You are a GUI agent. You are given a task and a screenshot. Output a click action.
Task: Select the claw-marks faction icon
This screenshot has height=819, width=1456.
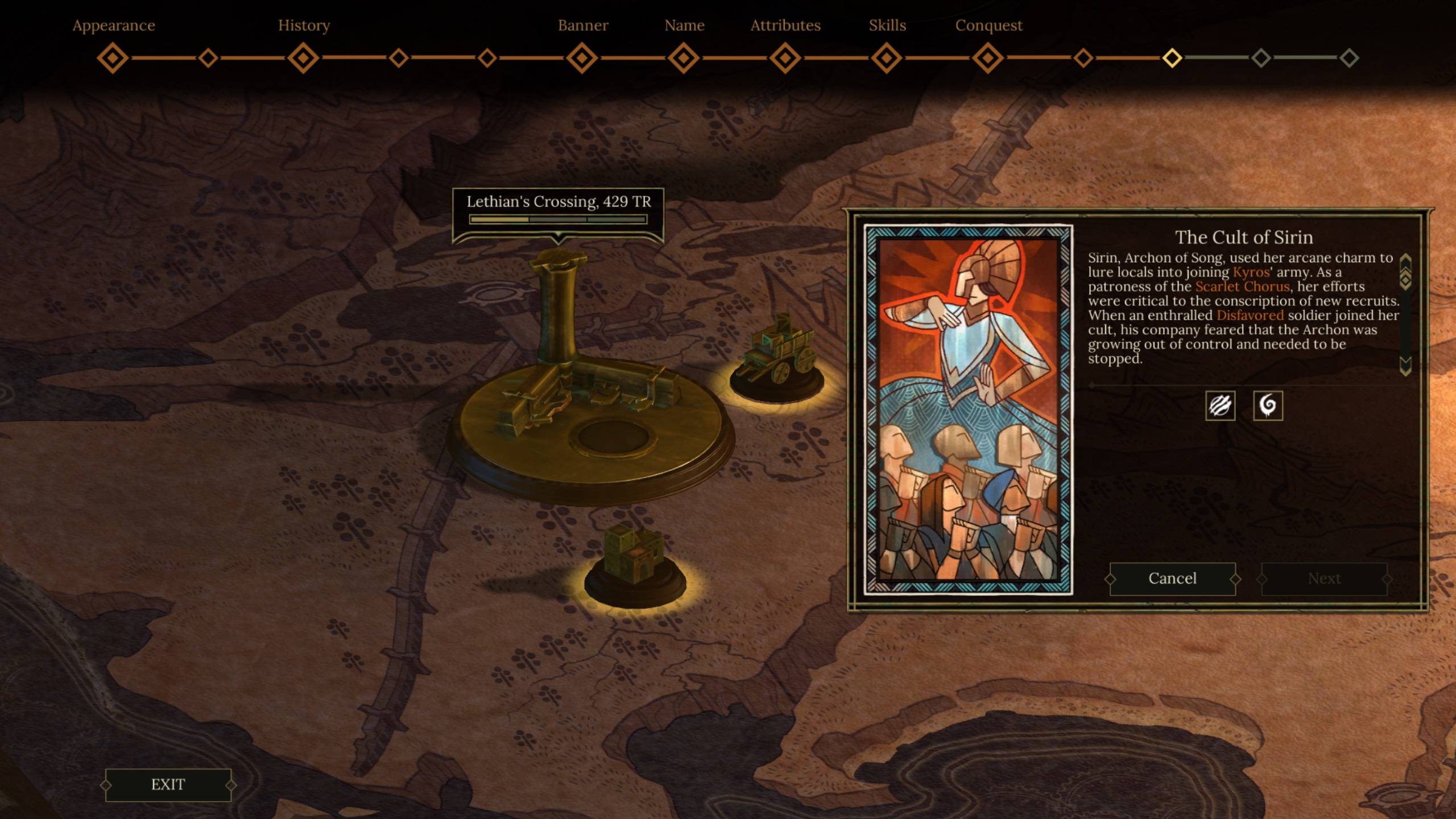click(1220, 406)
